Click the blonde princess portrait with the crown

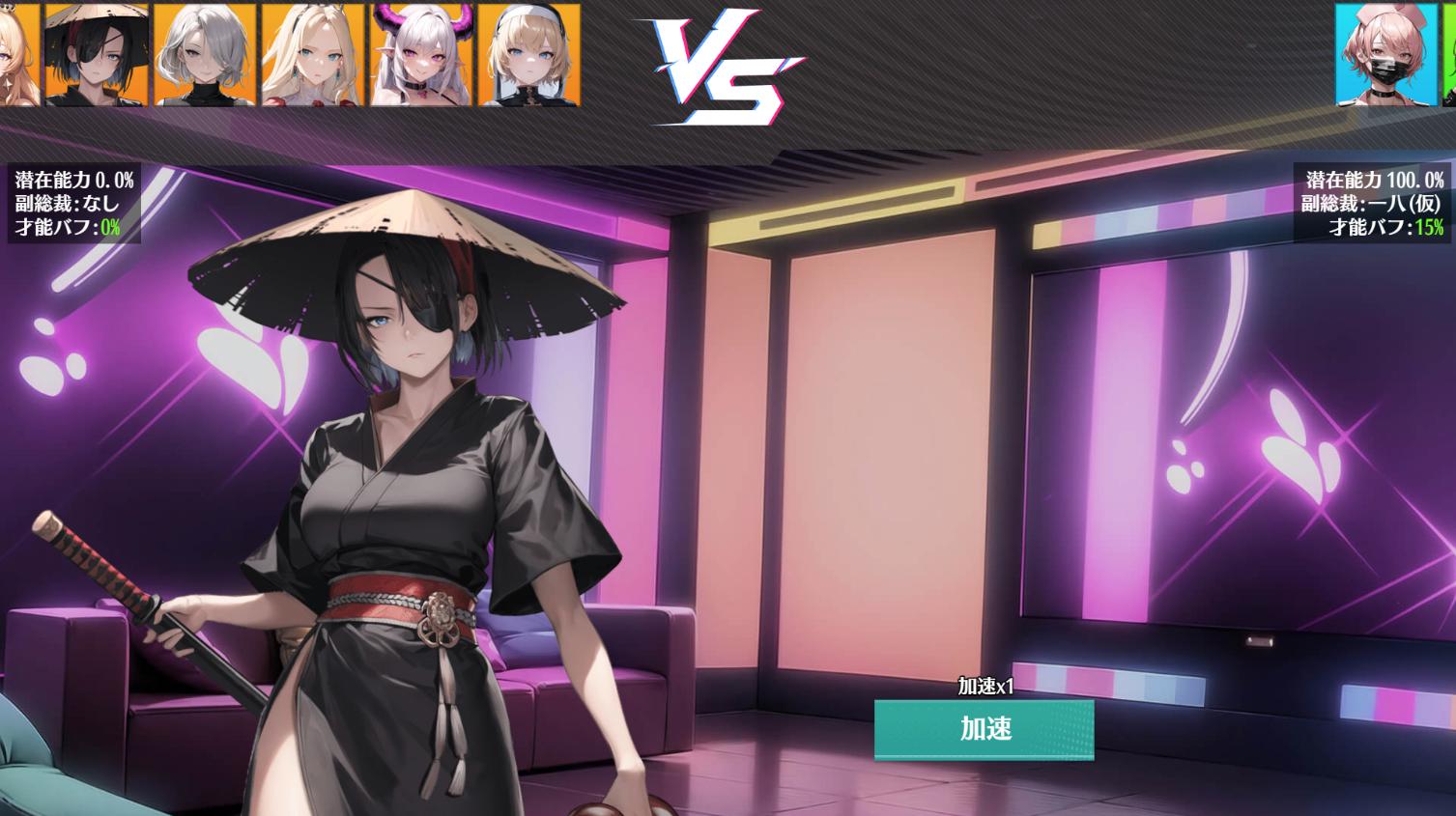point(311,53)
